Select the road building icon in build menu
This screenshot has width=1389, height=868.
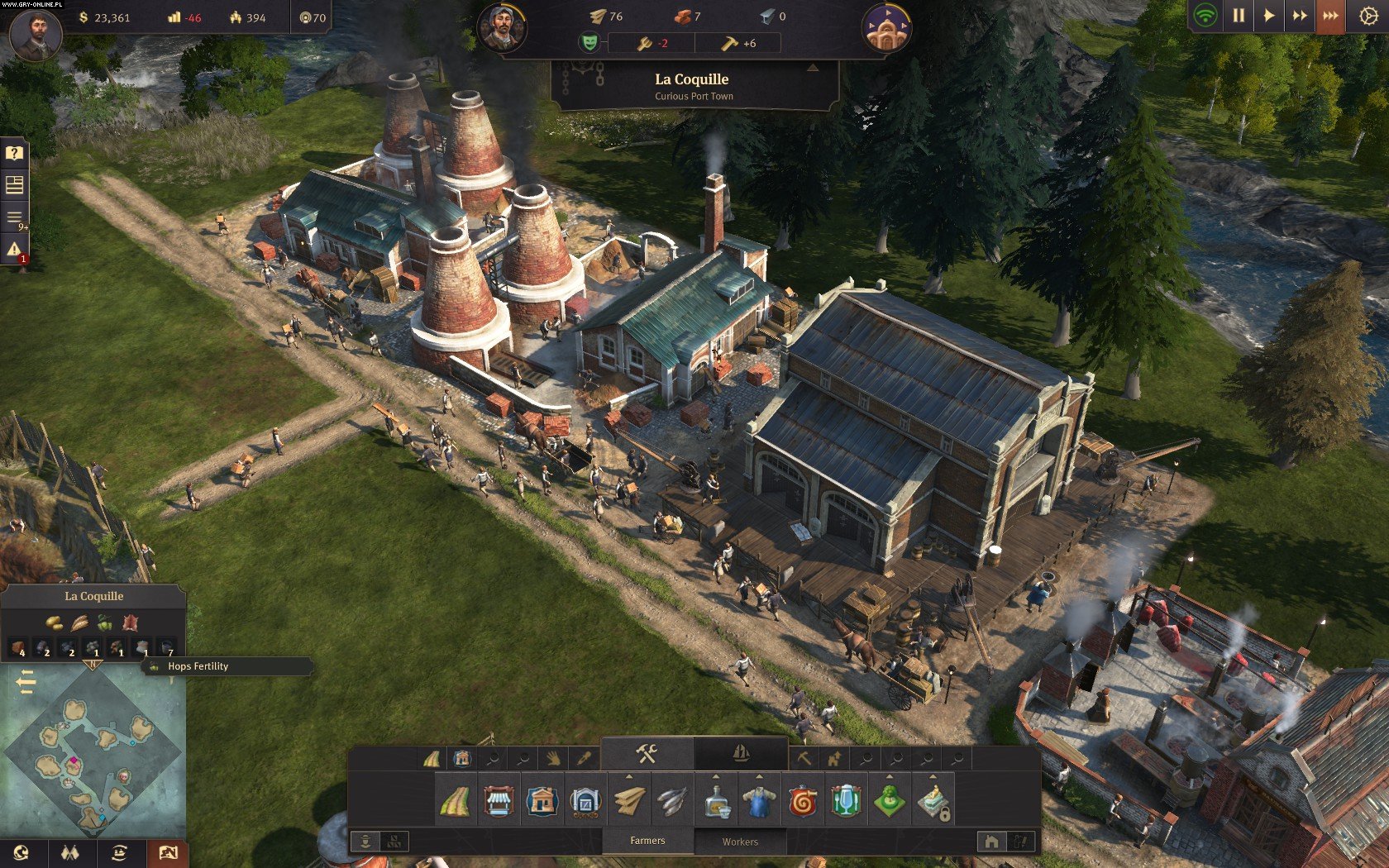454,800
